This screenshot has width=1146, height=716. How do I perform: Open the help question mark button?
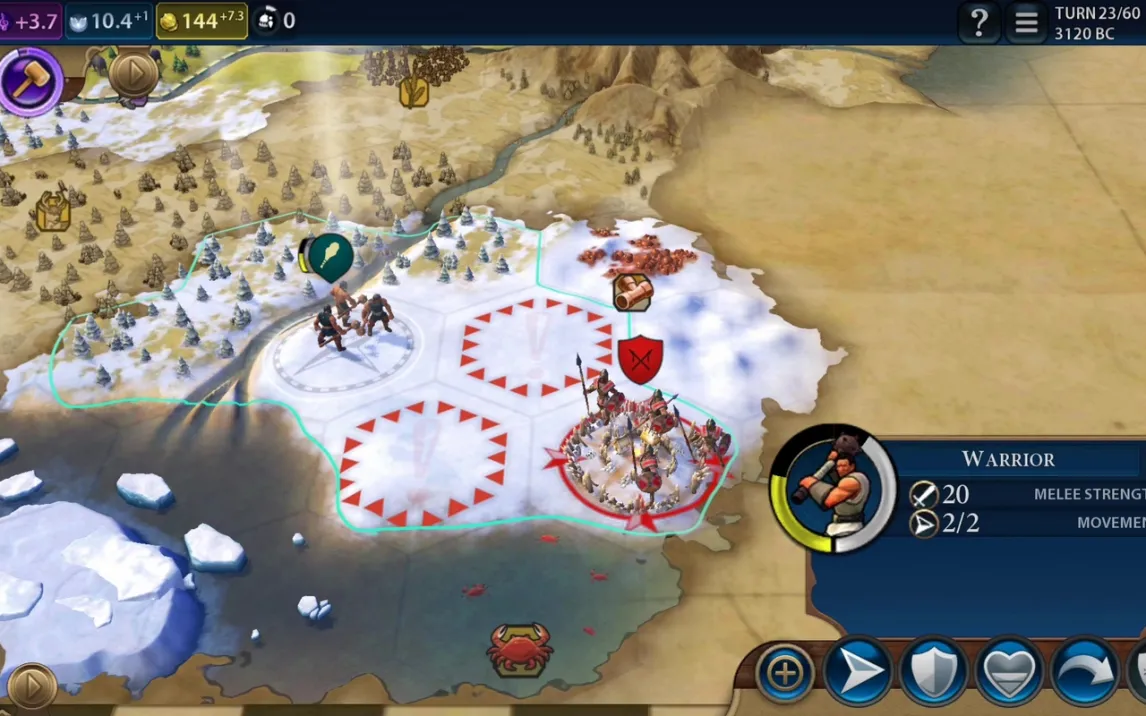pyautogui.click(x=979, y=21)
